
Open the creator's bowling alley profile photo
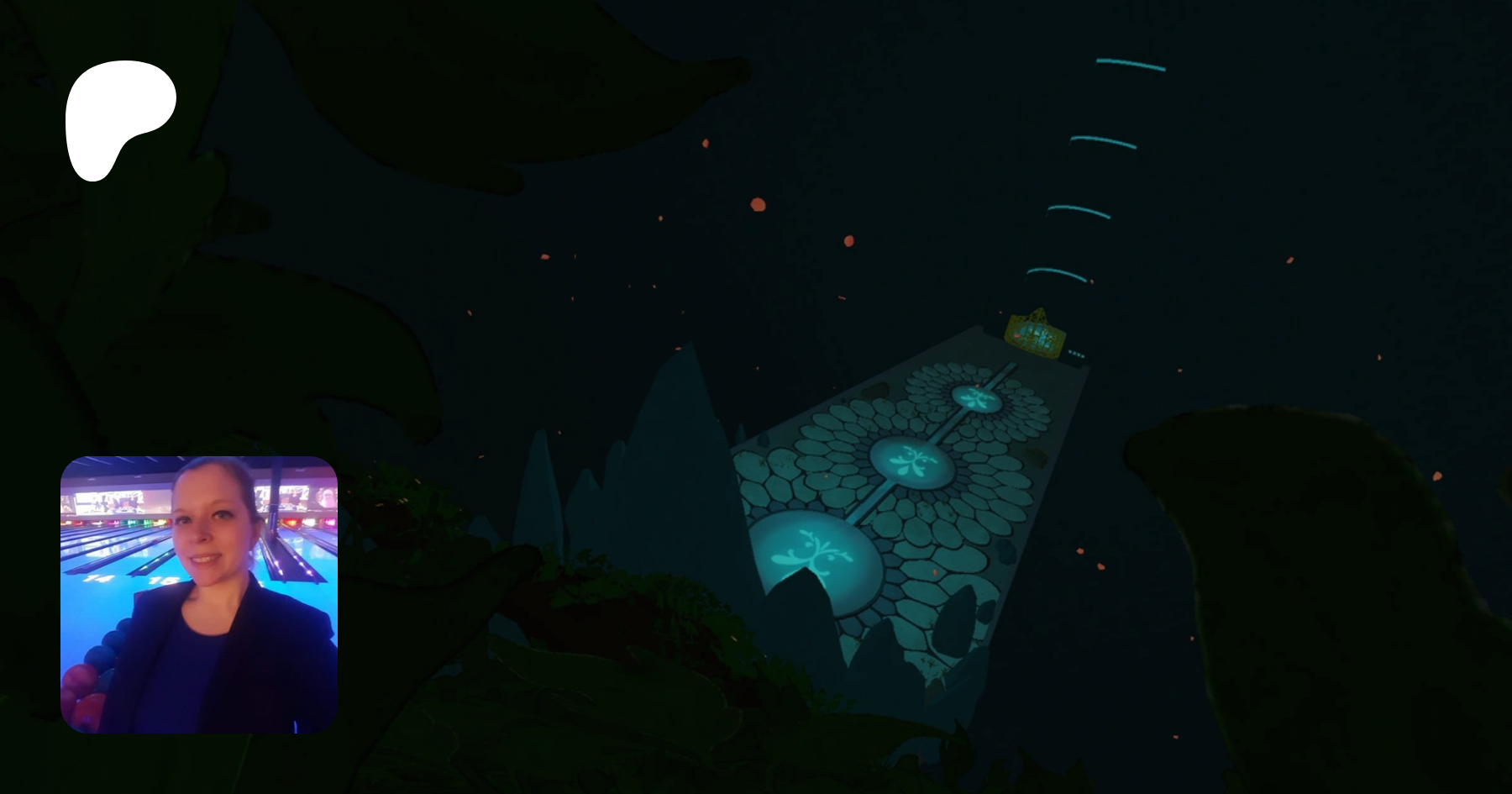pos(199,594)
